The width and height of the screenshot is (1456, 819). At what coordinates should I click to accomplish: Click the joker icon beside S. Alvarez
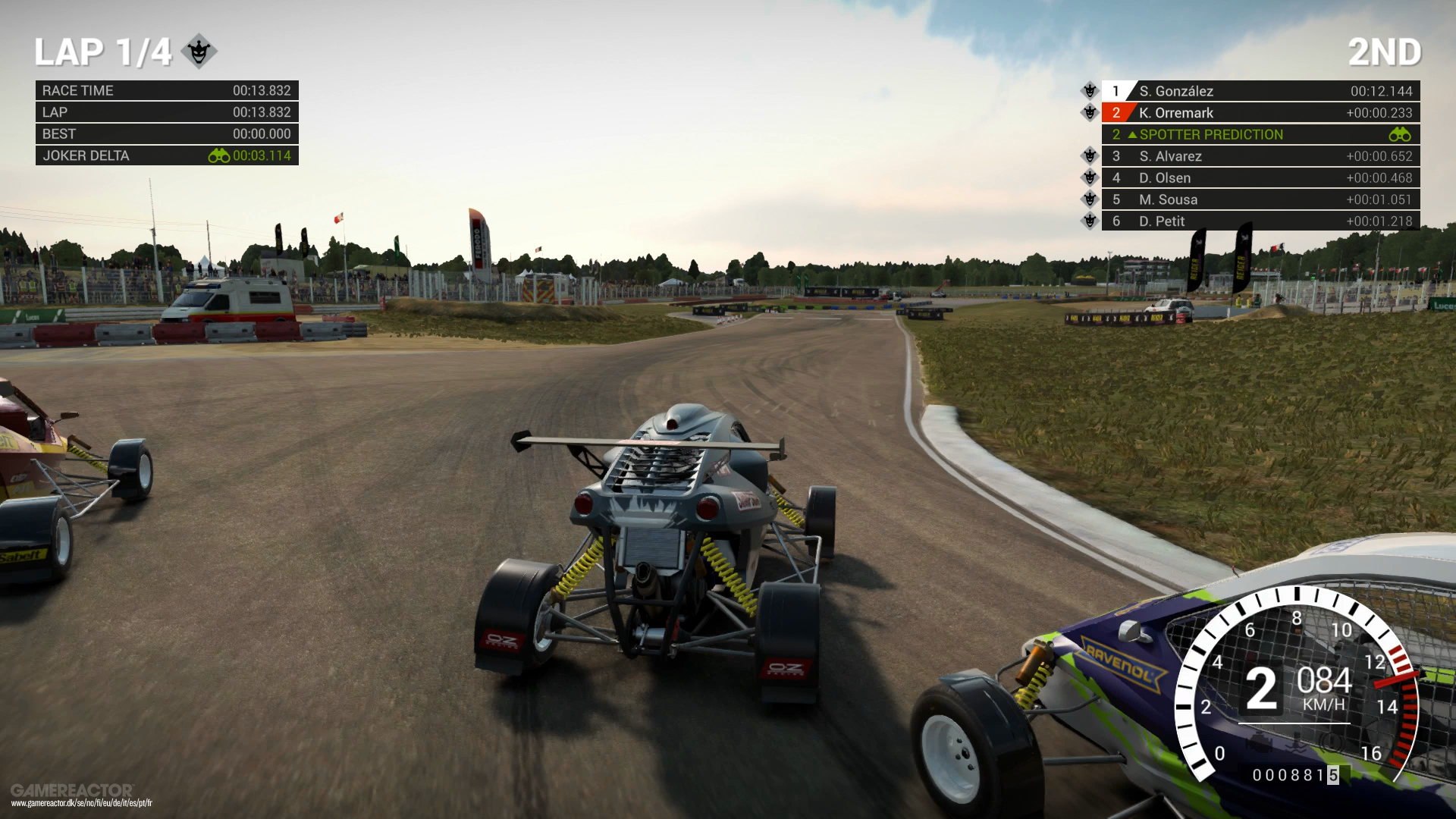[1090, 156]
